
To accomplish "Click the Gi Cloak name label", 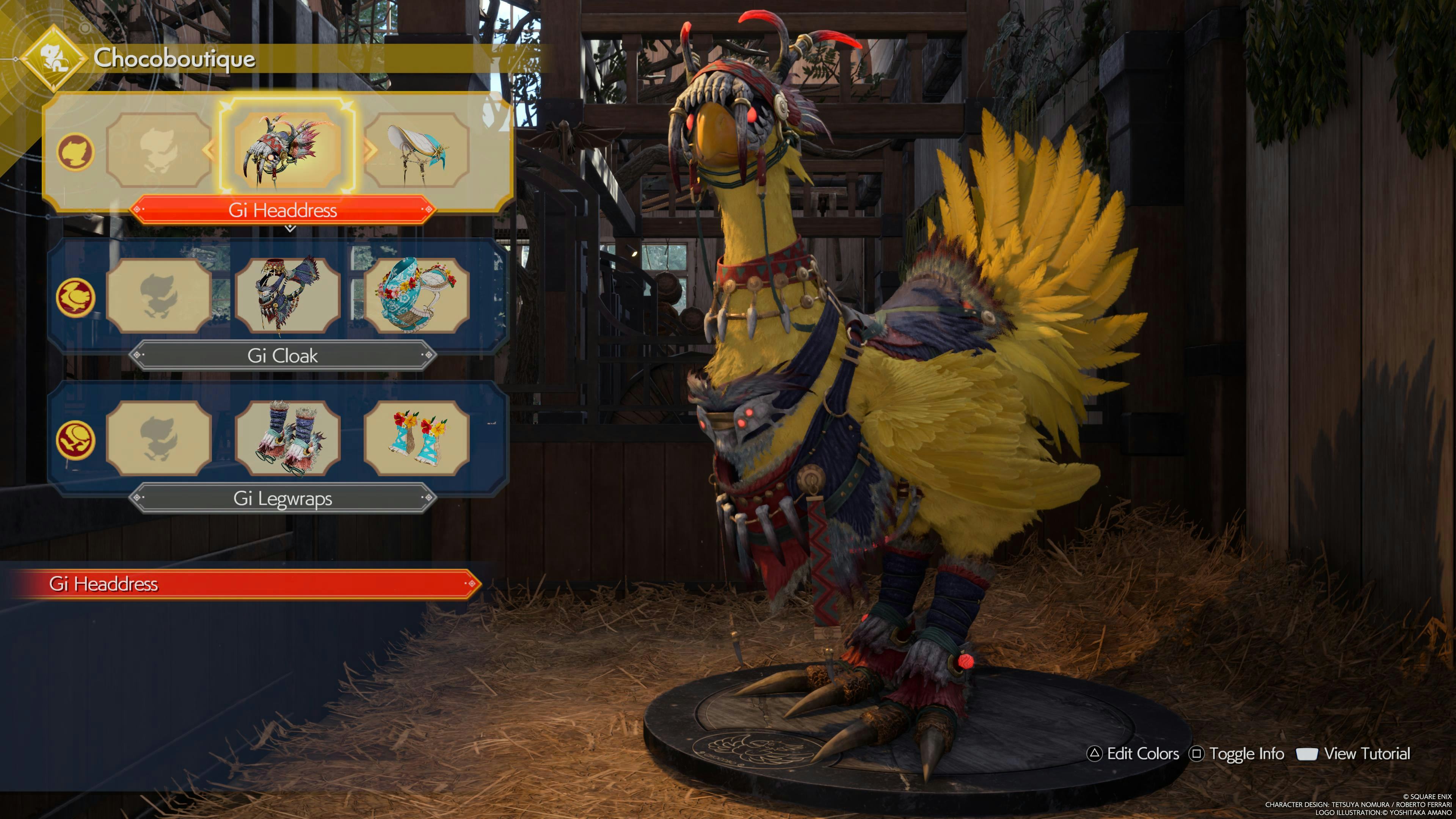I will (282, 356).
